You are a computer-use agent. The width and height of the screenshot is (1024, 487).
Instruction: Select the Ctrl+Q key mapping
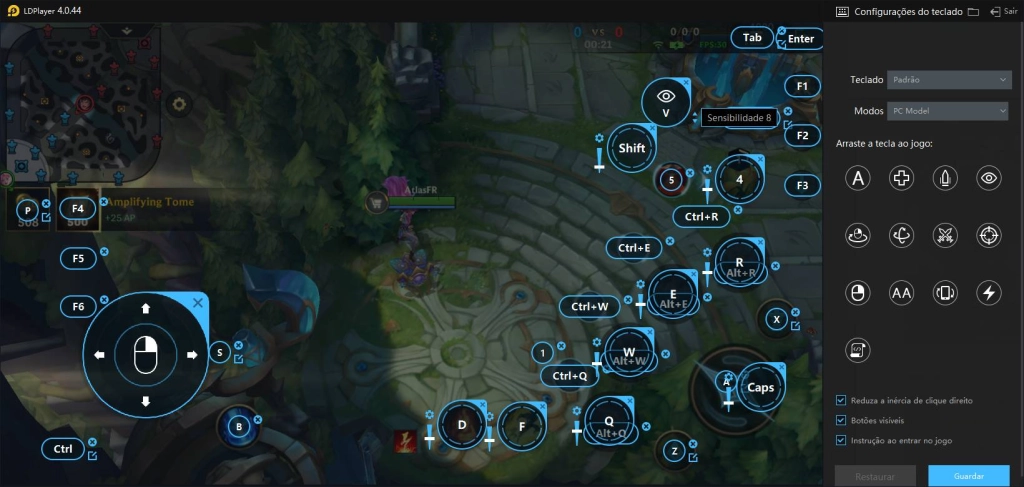coord(569,376)
